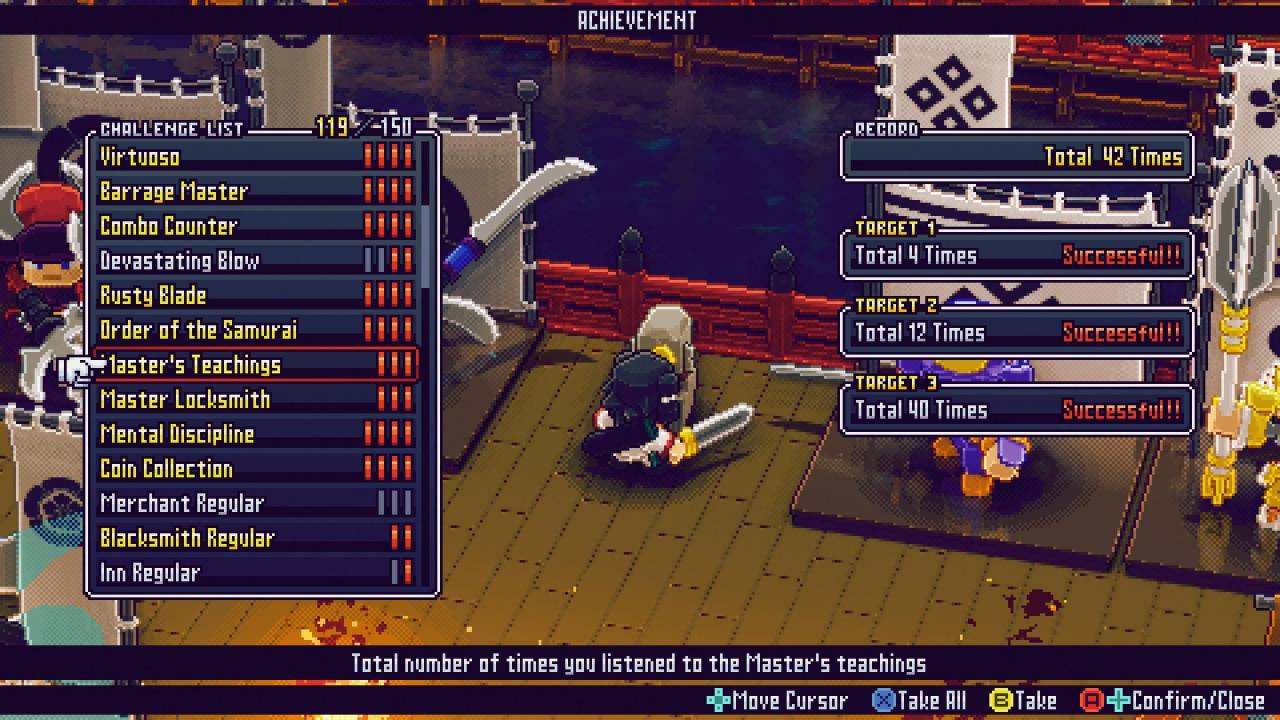Click Target 1 Total 4 Times reward
Image resolution: width=1280 pixels, height=720 pixels.
point(1017,255)
